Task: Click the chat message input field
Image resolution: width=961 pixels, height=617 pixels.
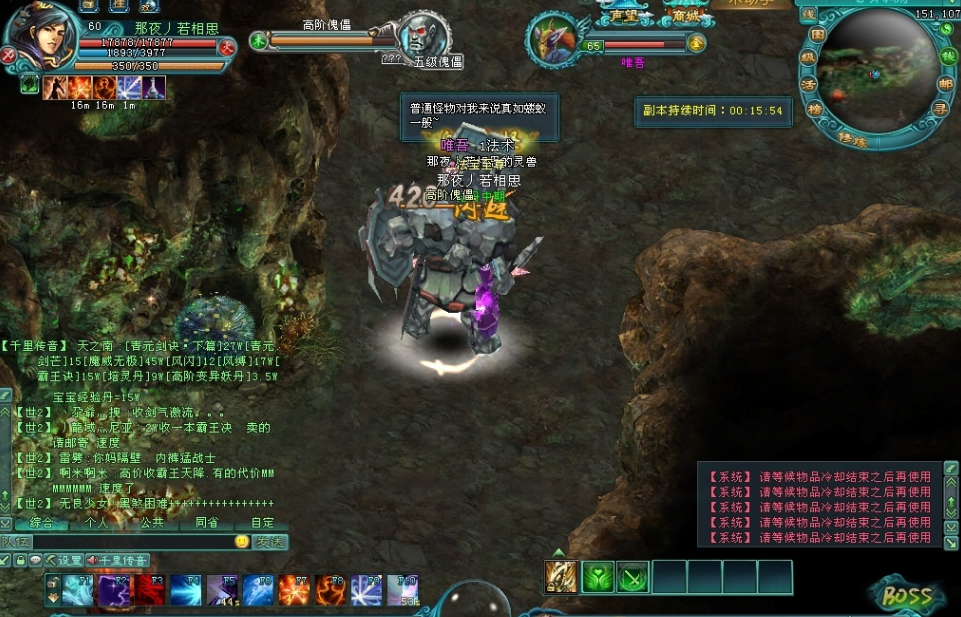Action: (x=120, y=541)
